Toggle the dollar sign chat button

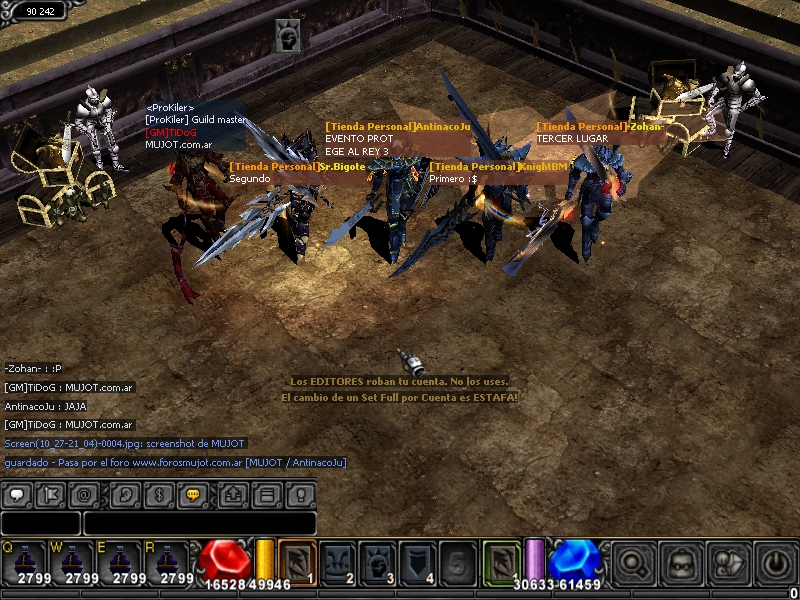click(x=158, y=495)
